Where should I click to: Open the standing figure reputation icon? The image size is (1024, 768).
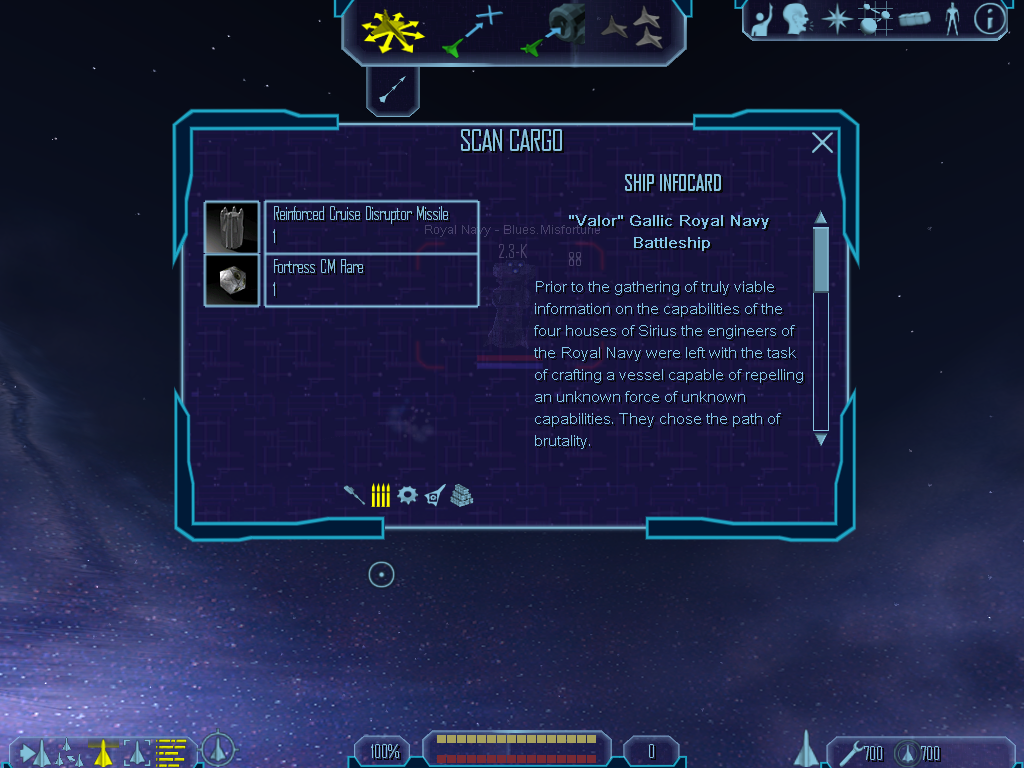coord(952,18)
